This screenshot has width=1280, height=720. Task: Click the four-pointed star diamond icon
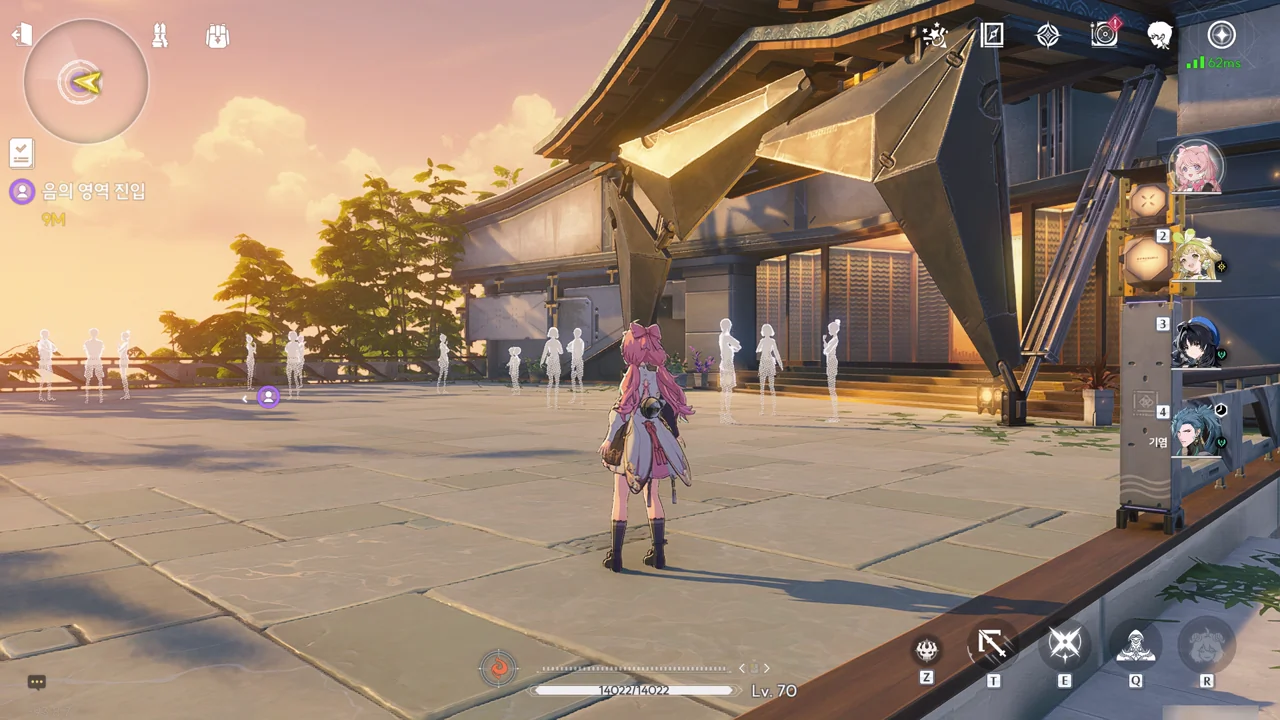pyautogui.click(x=1047, y=36)
